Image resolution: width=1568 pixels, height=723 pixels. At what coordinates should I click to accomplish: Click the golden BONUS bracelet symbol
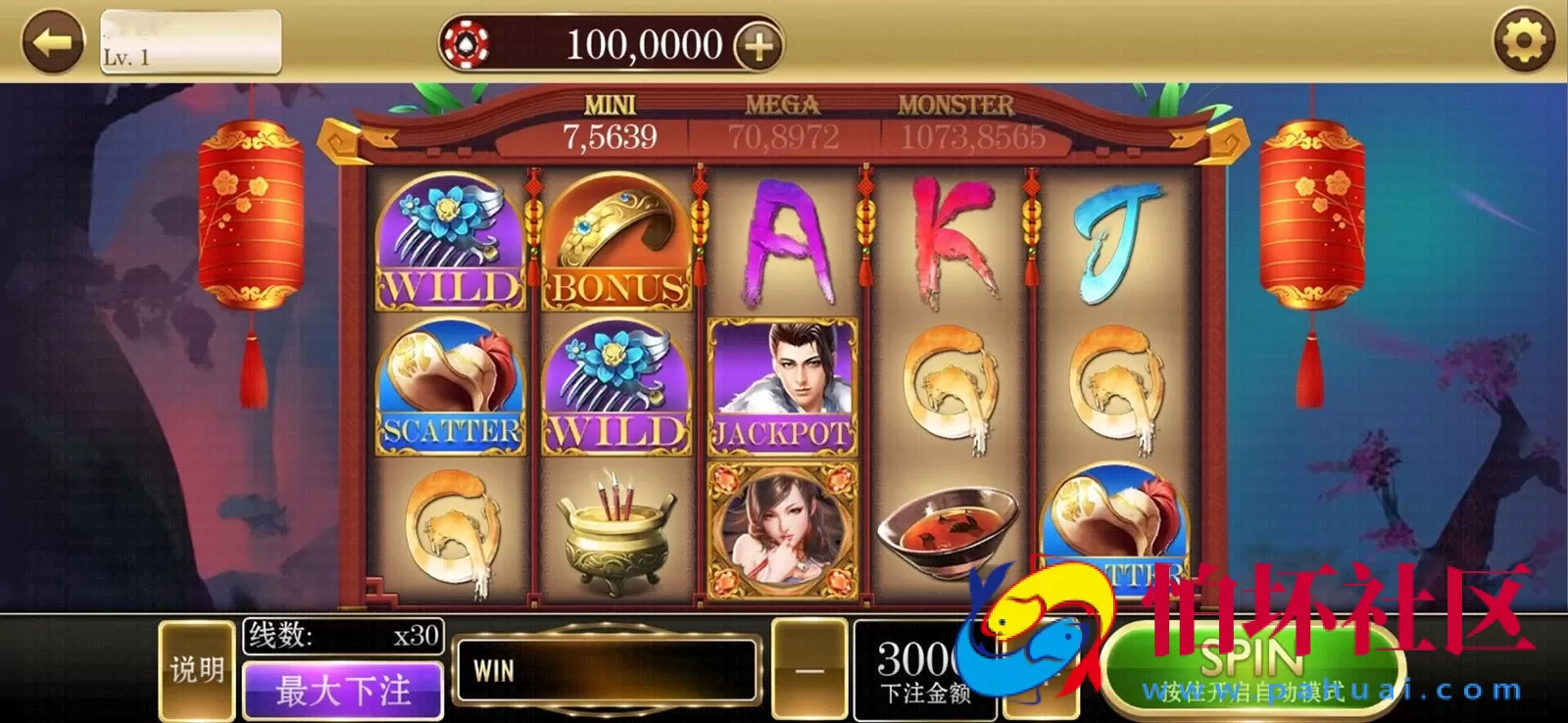click(614, 240)
